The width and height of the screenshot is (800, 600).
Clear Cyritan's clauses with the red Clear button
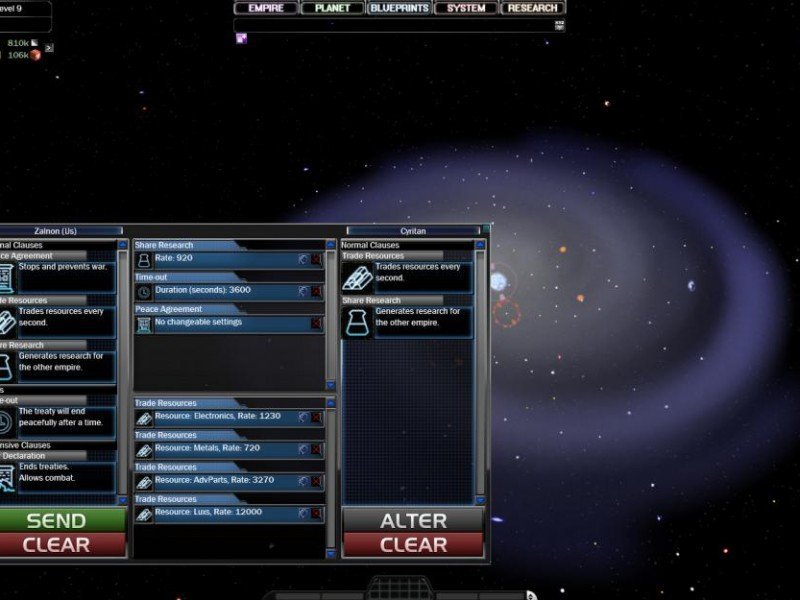tap(413, 545)
